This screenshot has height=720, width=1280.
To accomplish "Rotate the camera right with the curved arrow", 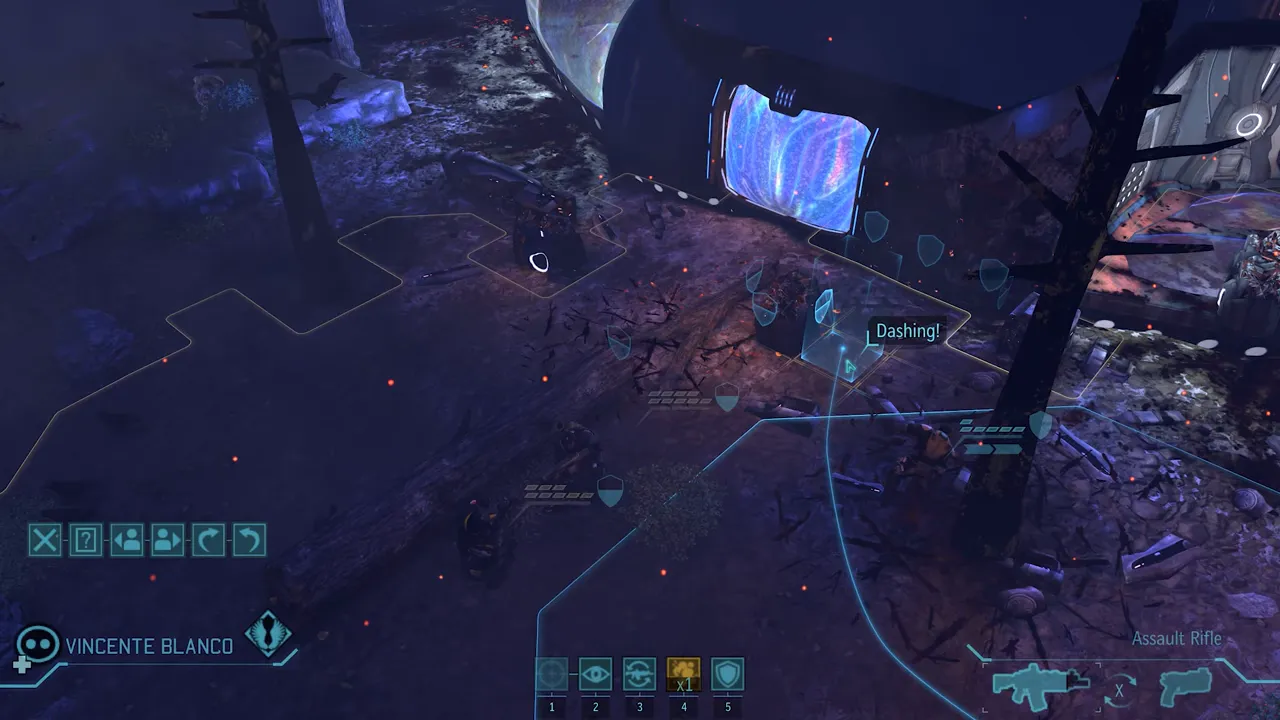I will click(x=206, y=541).
